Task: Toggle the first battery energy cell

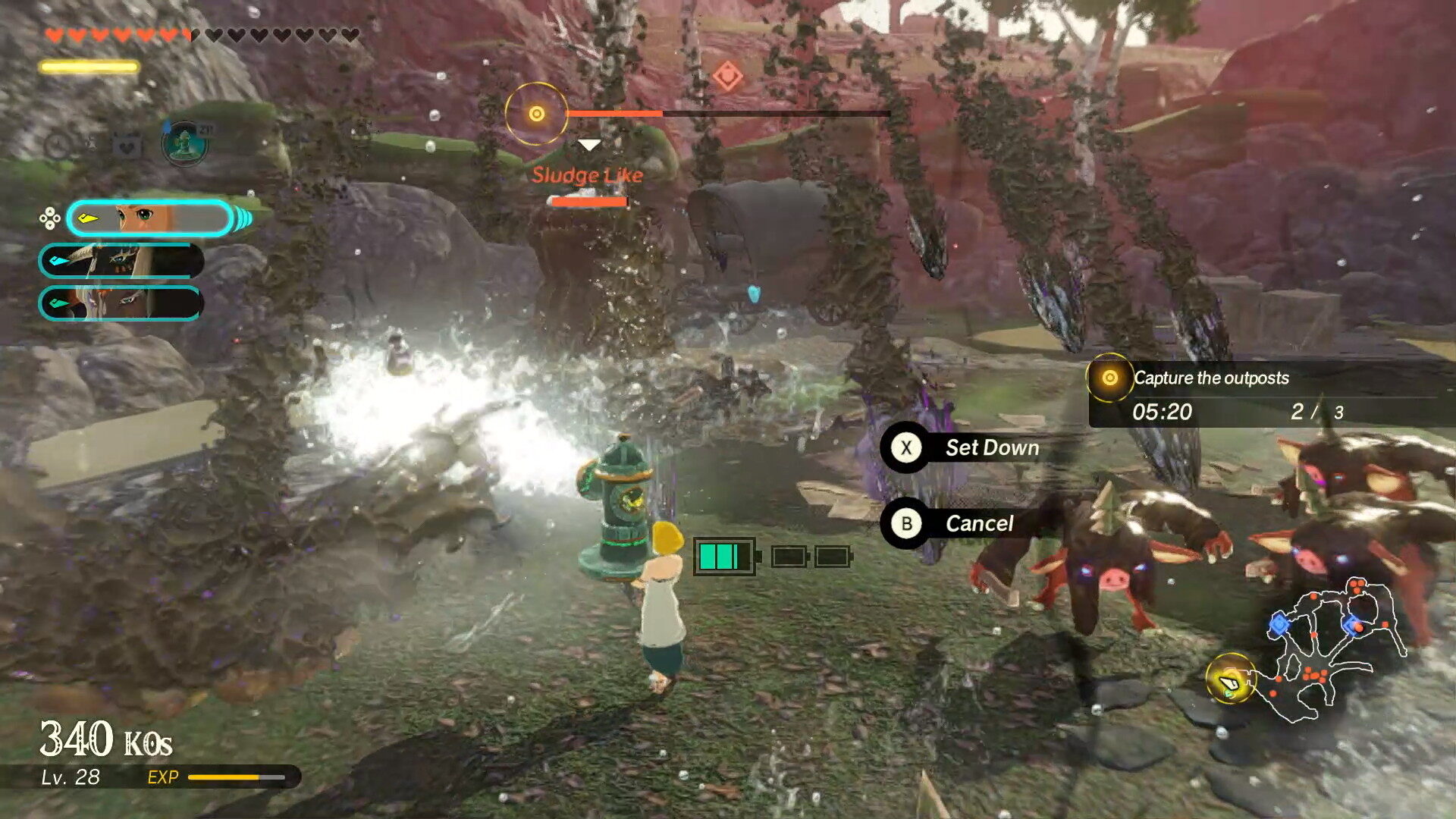Action: (x=724, y=556)
